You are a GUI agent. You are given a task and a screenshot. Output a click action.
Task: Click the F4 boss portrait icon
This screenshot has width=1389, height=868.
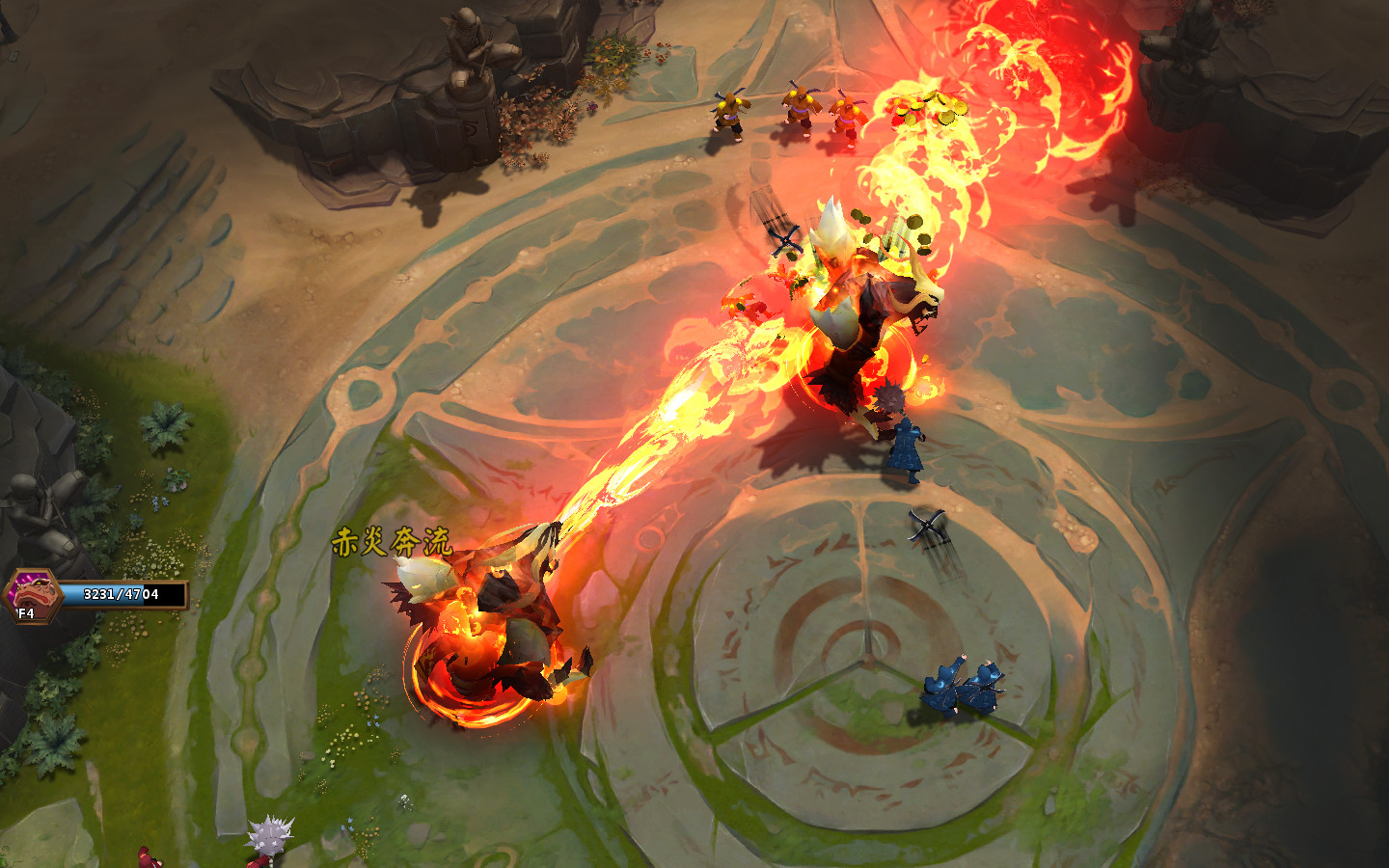click(32, 593)
